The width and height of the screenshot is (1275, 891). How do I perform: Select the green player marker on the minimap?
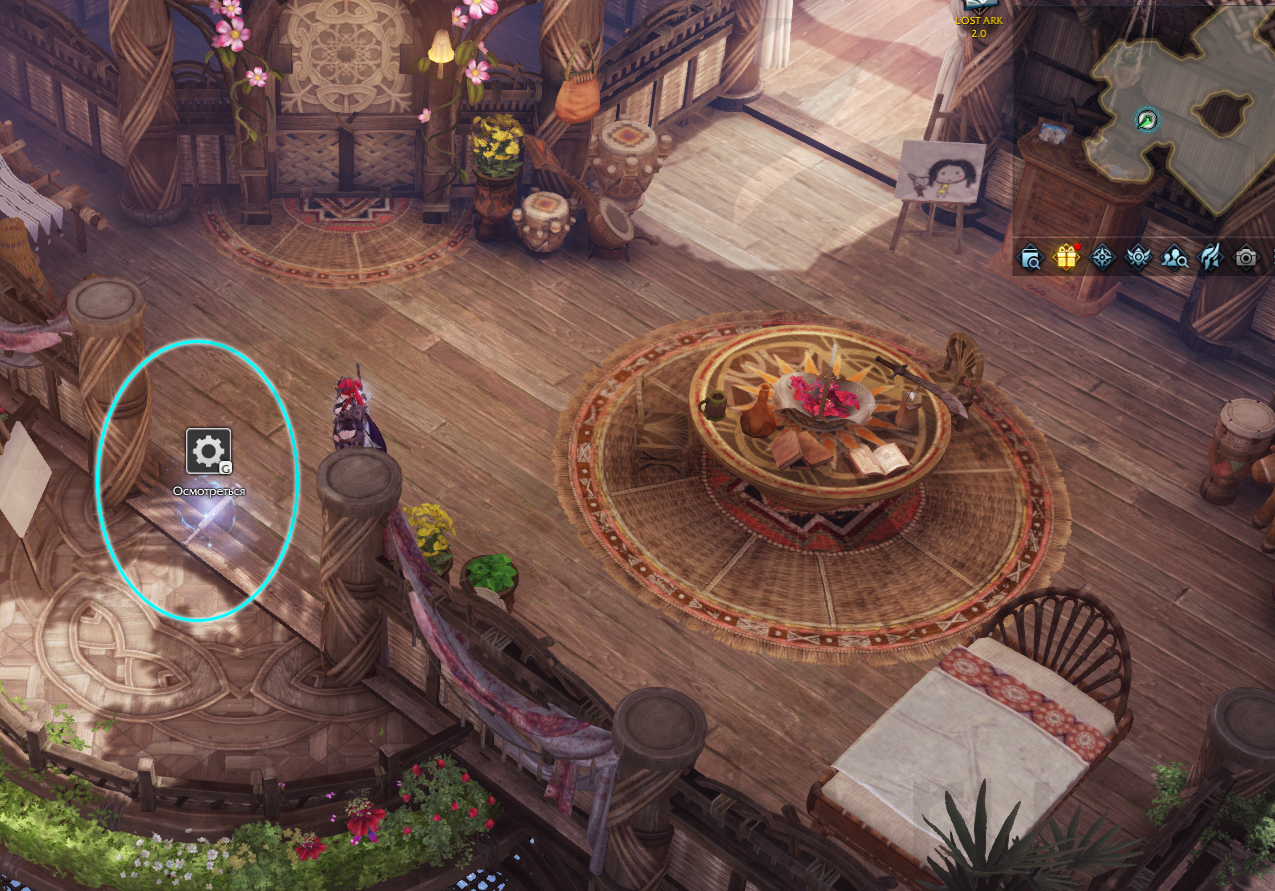(1148, 120)
